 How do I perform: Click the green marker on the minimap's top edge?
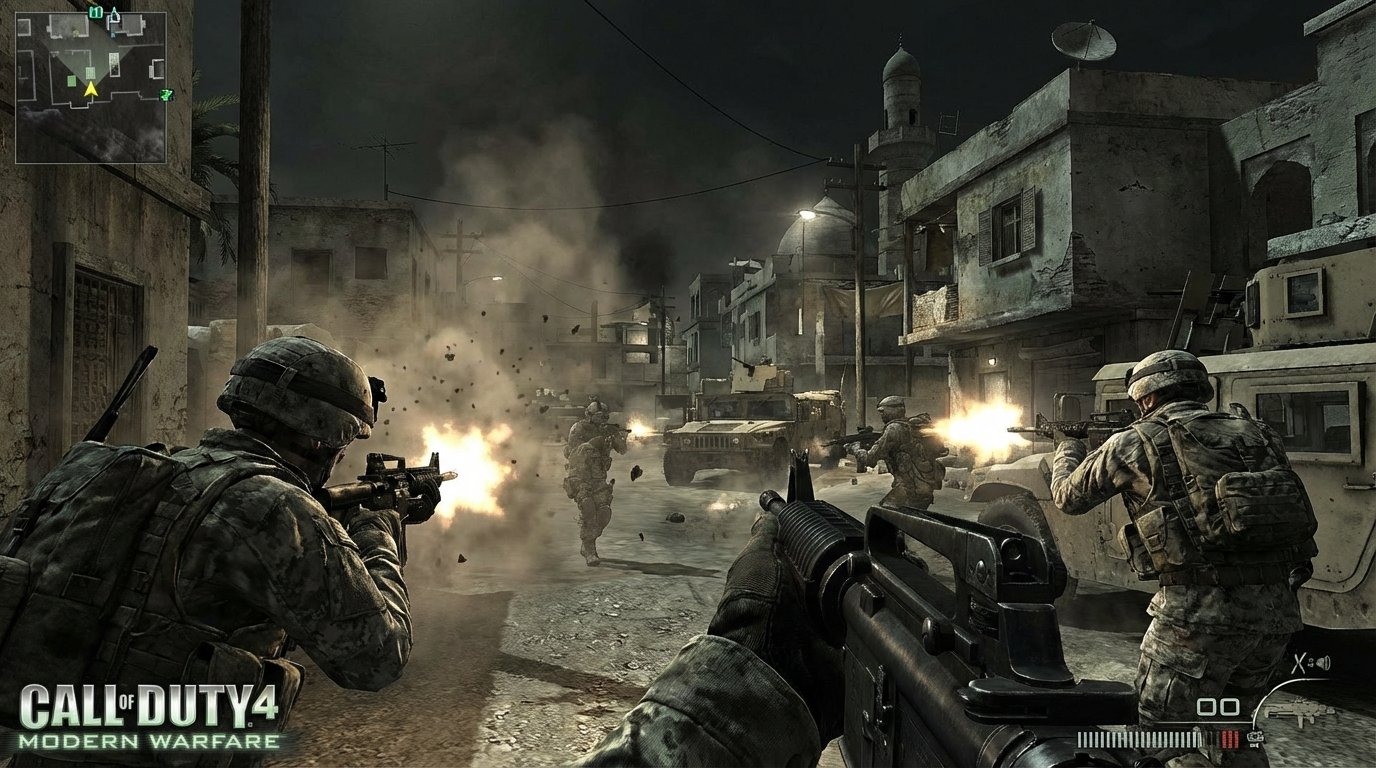coord(96,12)
